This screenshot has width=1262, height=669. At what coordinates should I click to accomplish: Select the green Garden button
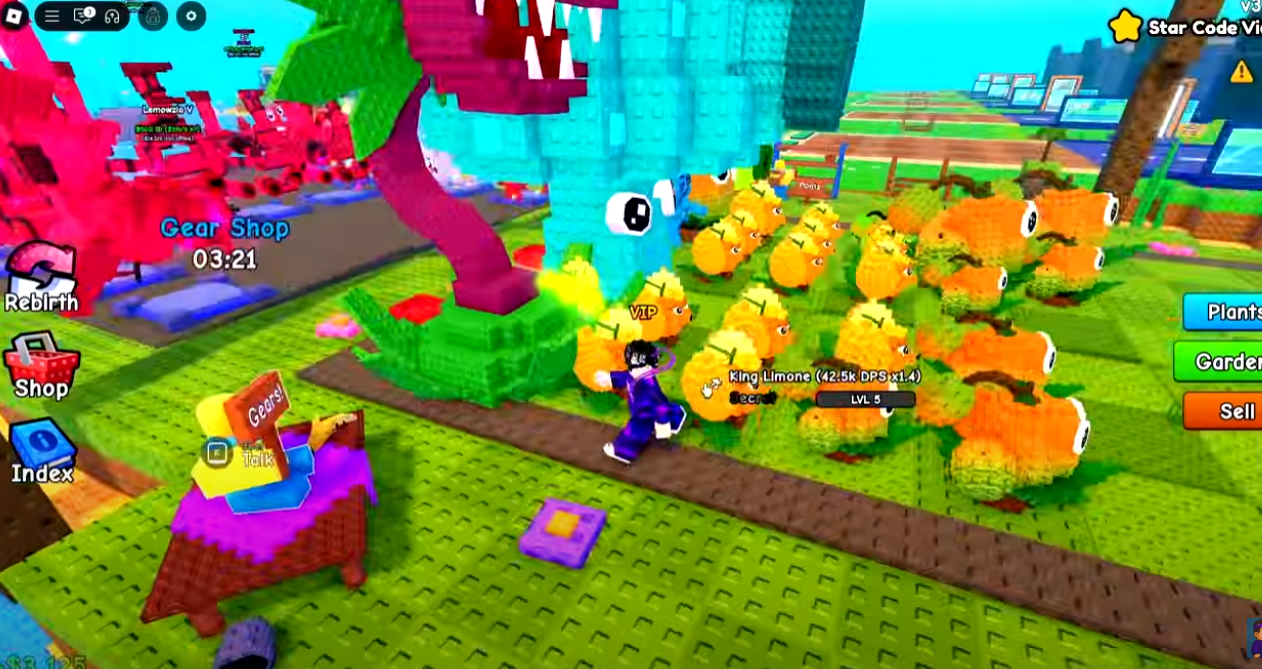(1220, 361)
